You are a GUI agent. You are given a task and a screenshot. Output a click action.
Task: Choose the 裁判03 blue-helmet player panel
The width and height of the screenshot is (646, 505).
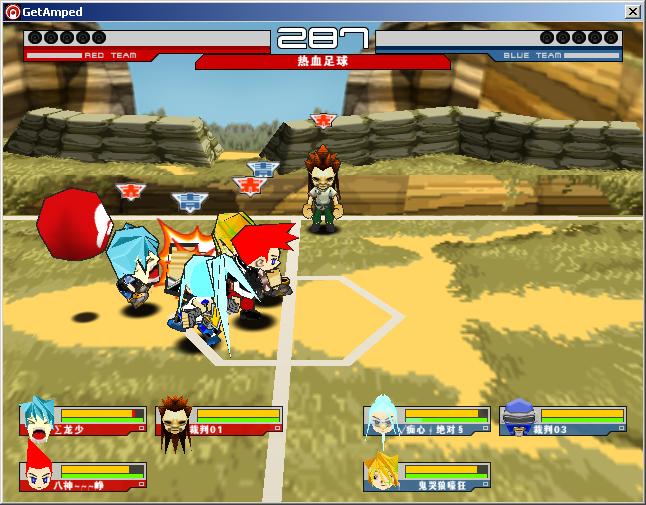(x=565, y=420)
